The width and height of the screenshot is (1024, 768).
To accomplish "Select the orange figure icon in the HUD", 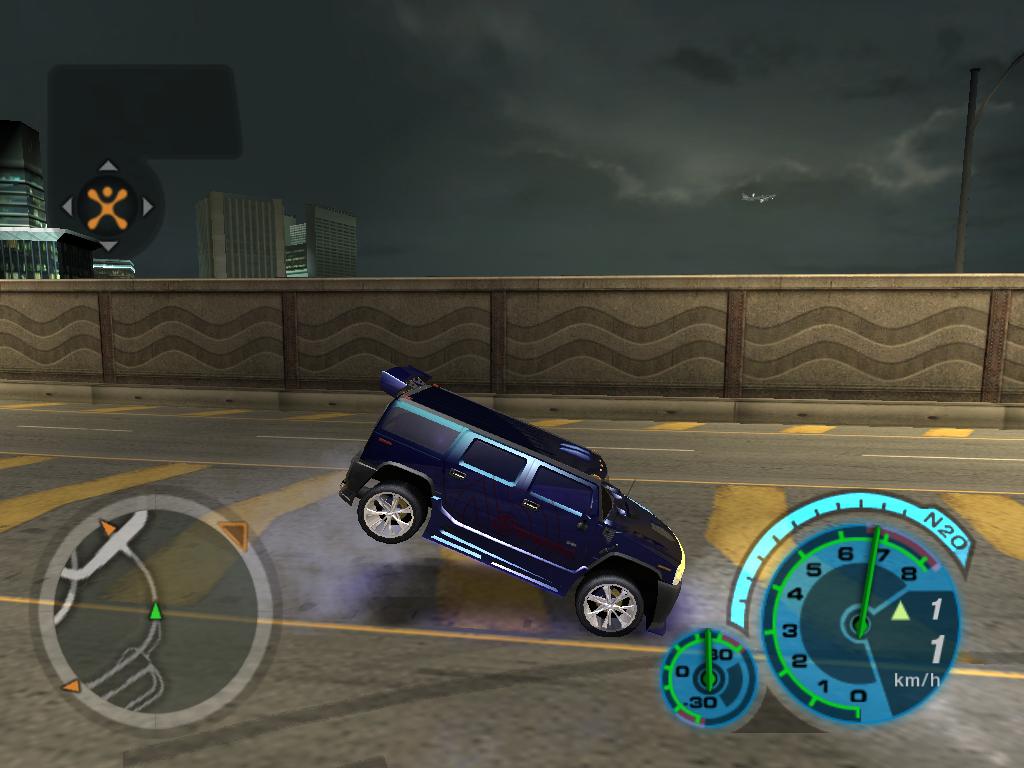I will pyautogui.click(x=107, y=206).
